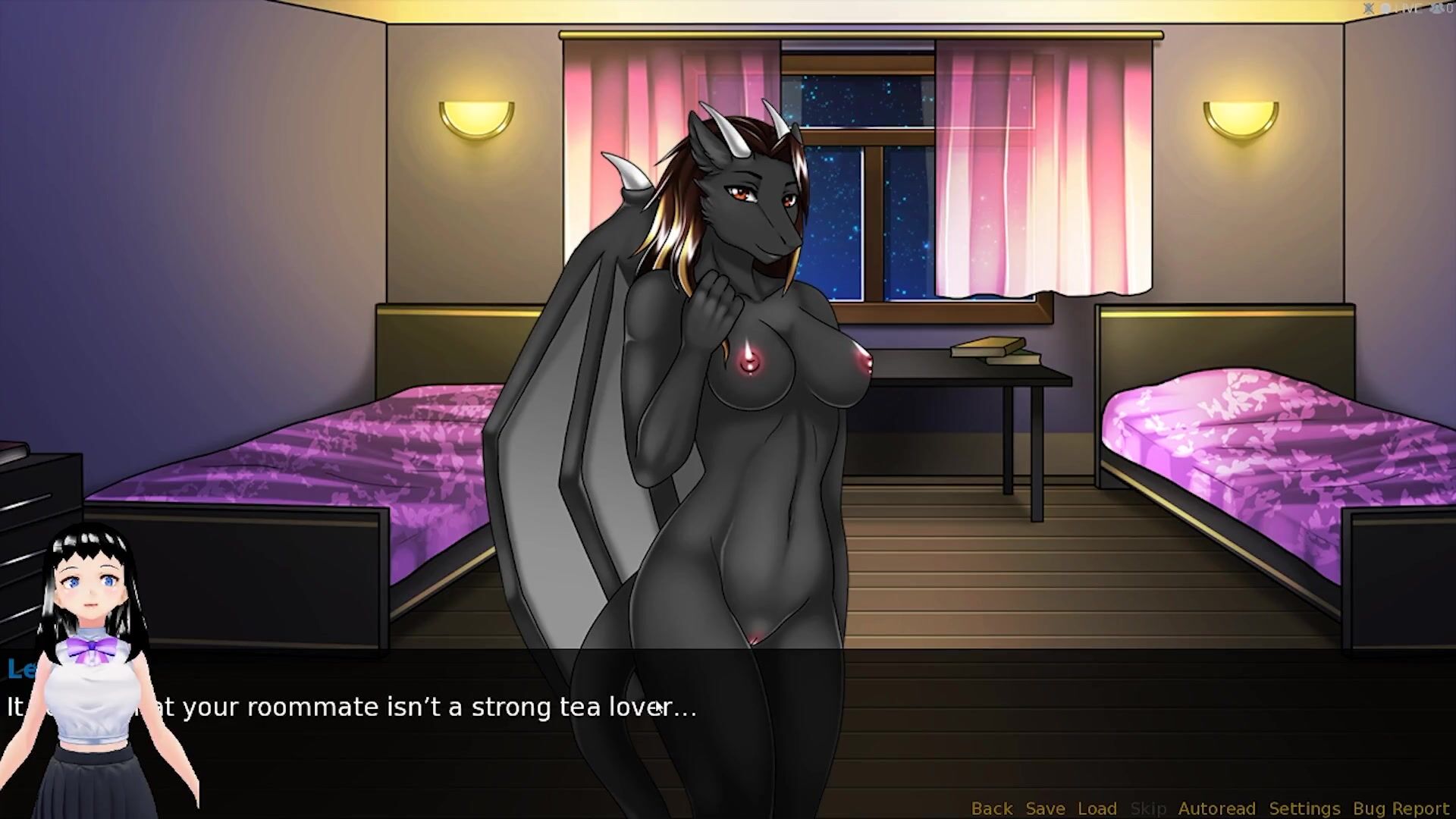Go back to the previous dialogue line
Viewport: 1456px width, 819px height.
[991, 808]
